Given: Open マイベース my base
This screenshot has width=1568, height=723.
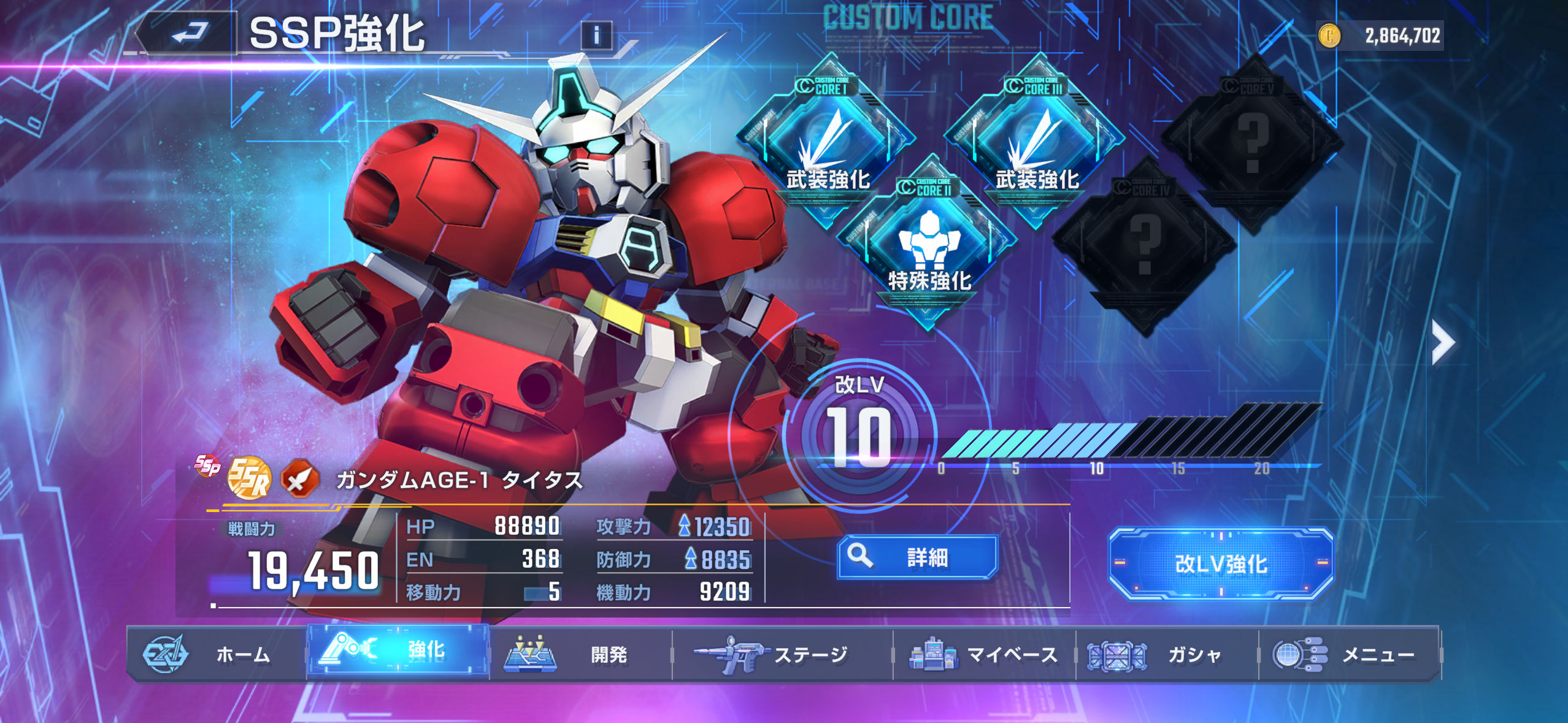Looking at the screenshot, I should coord(984,654).
